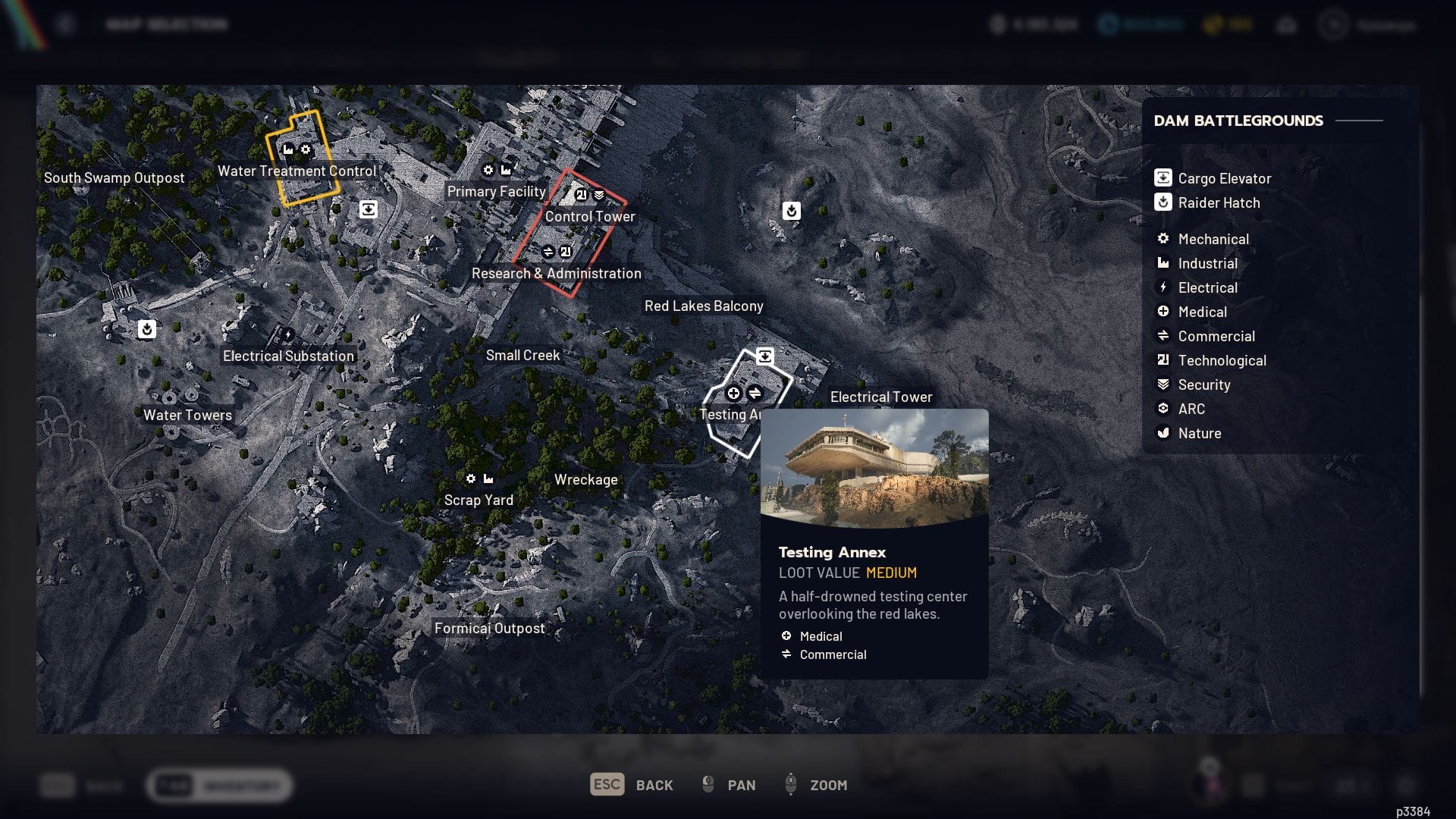The width and height of the screenshot is (1456, 819).
Task: Click the Wreckage location label
Action: (585, 480)
